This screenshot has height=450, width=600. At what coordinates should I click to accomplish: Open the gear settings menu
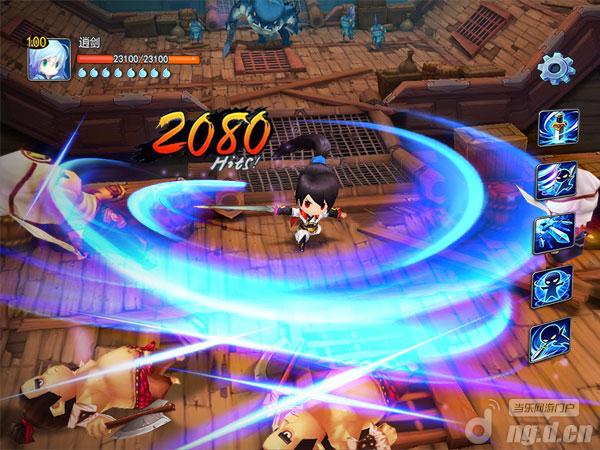tap(554, 68)
